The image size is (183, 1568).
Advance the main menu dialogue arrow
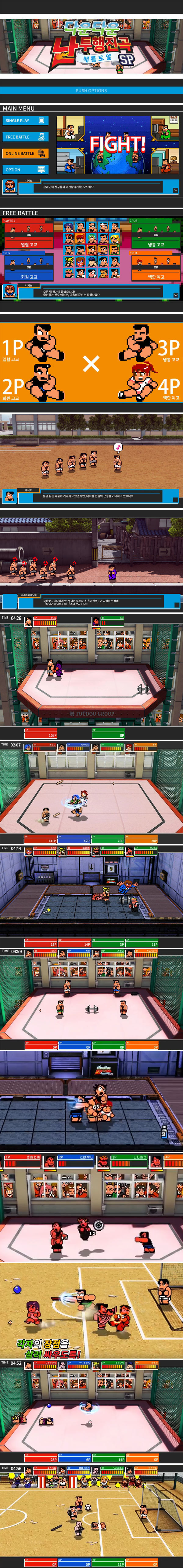(175, 190)
